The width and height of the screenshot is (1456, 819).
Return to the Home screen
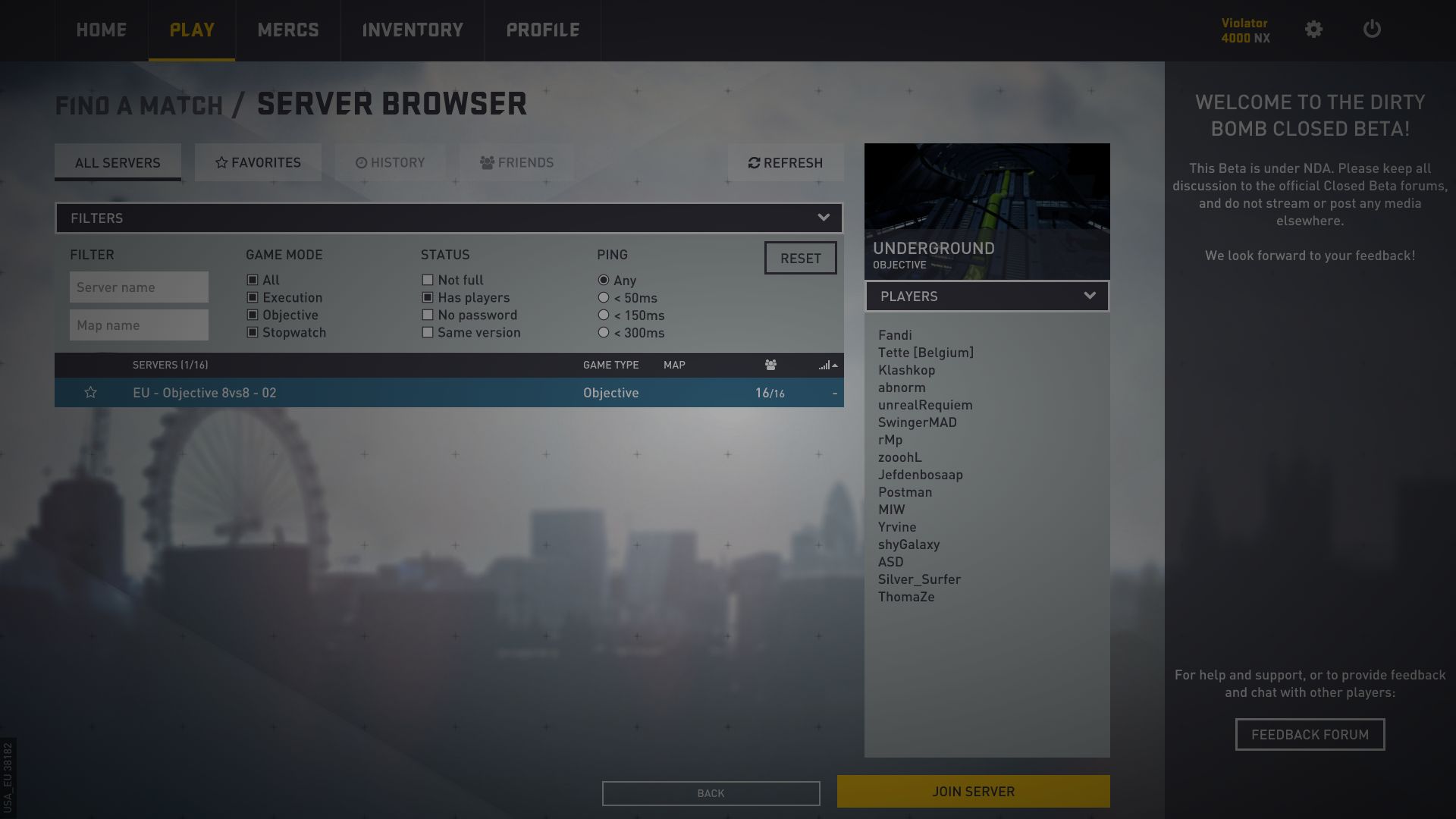[102, 30]
